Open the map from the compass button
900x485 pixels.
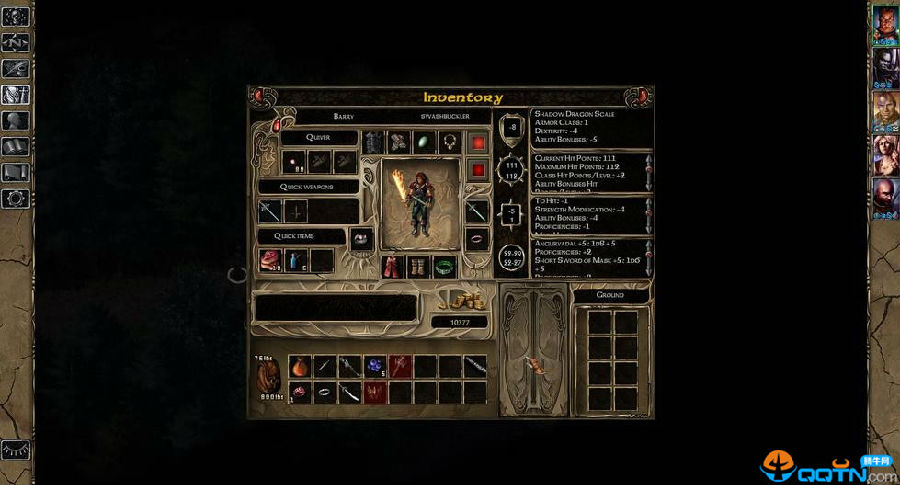15,43
